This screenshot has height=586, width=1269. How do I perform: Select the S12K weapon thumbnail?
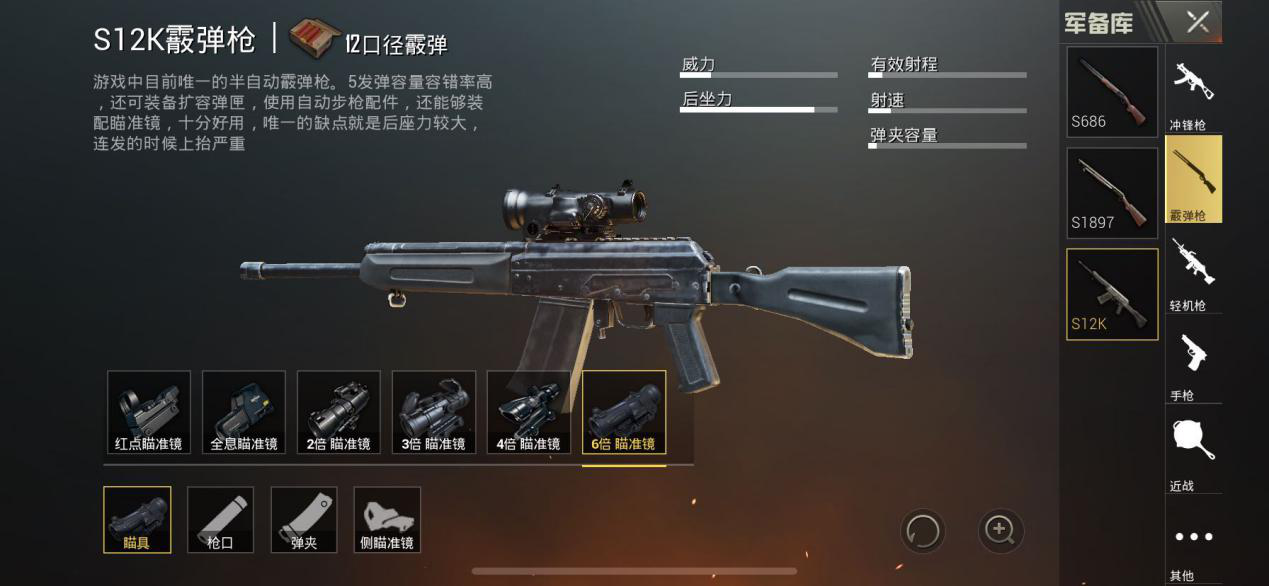(x=1112, y=294)
